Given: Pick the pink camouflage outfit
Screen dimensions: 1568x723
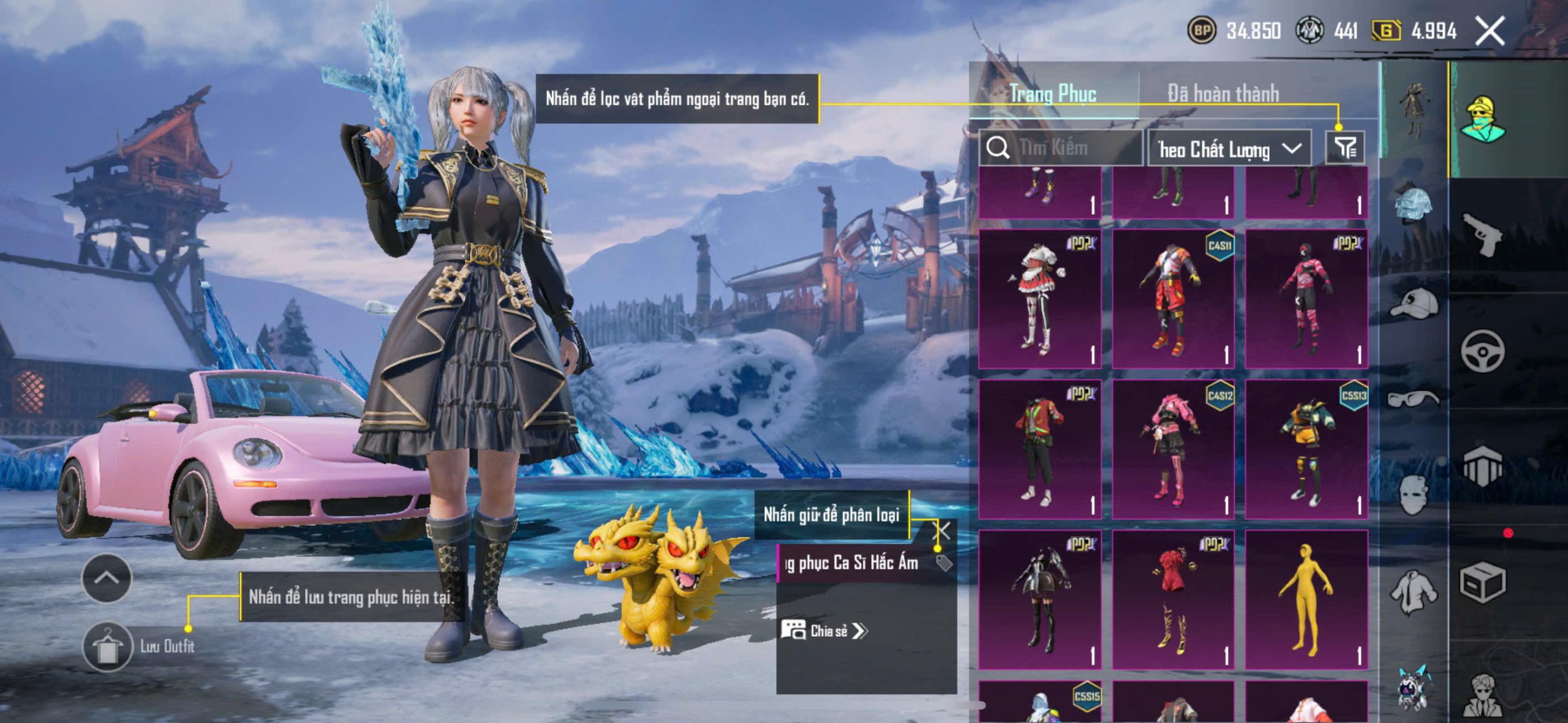Looking at the screenshot, I should [x=1306, y=299].
